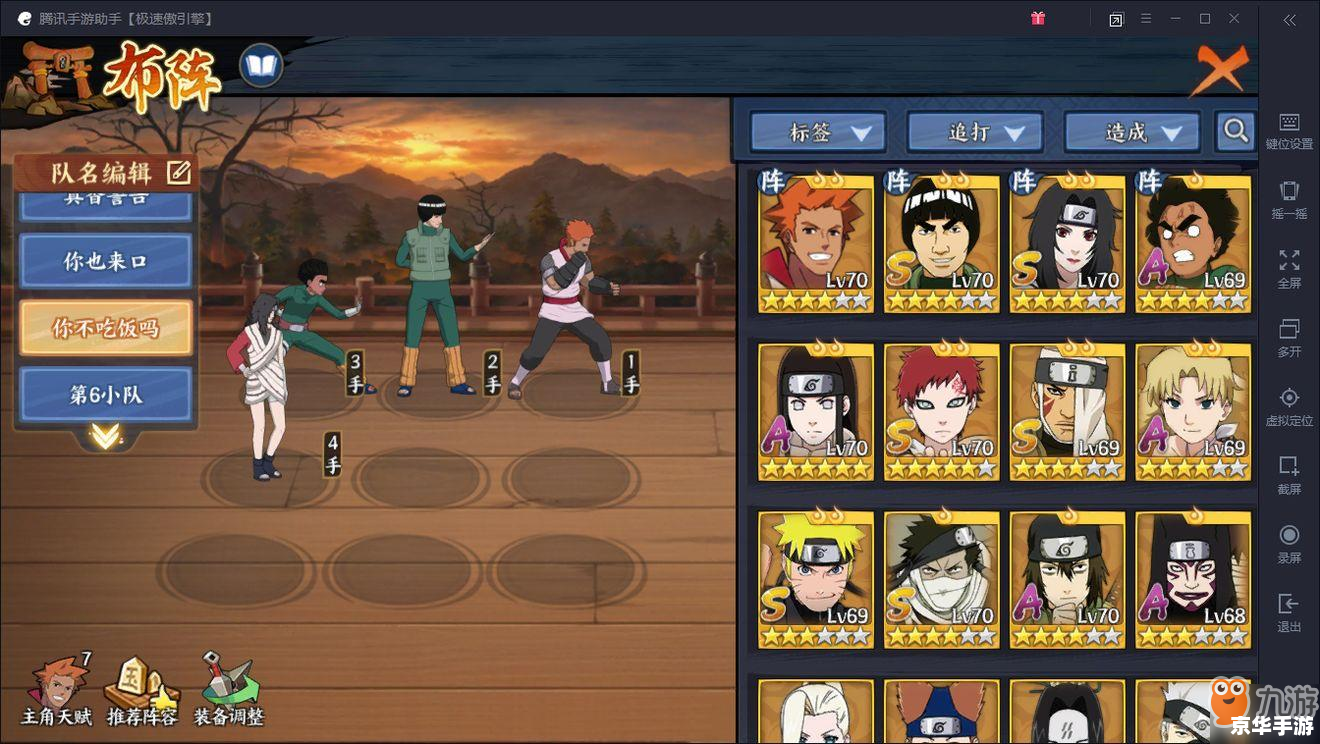Open the 标签 filter dropdown

(817, 131)
